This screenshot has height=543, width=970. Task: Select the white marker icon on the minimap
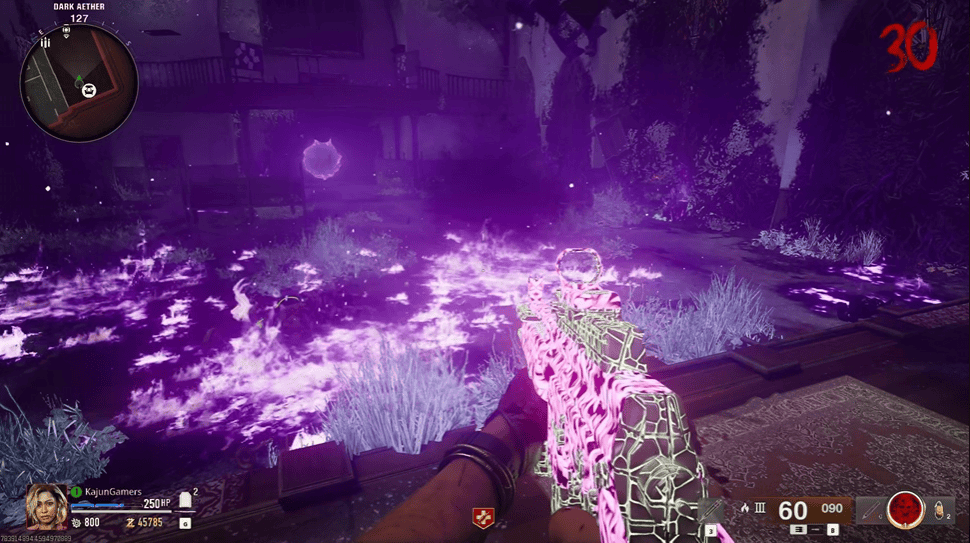[x=90, y=91]
